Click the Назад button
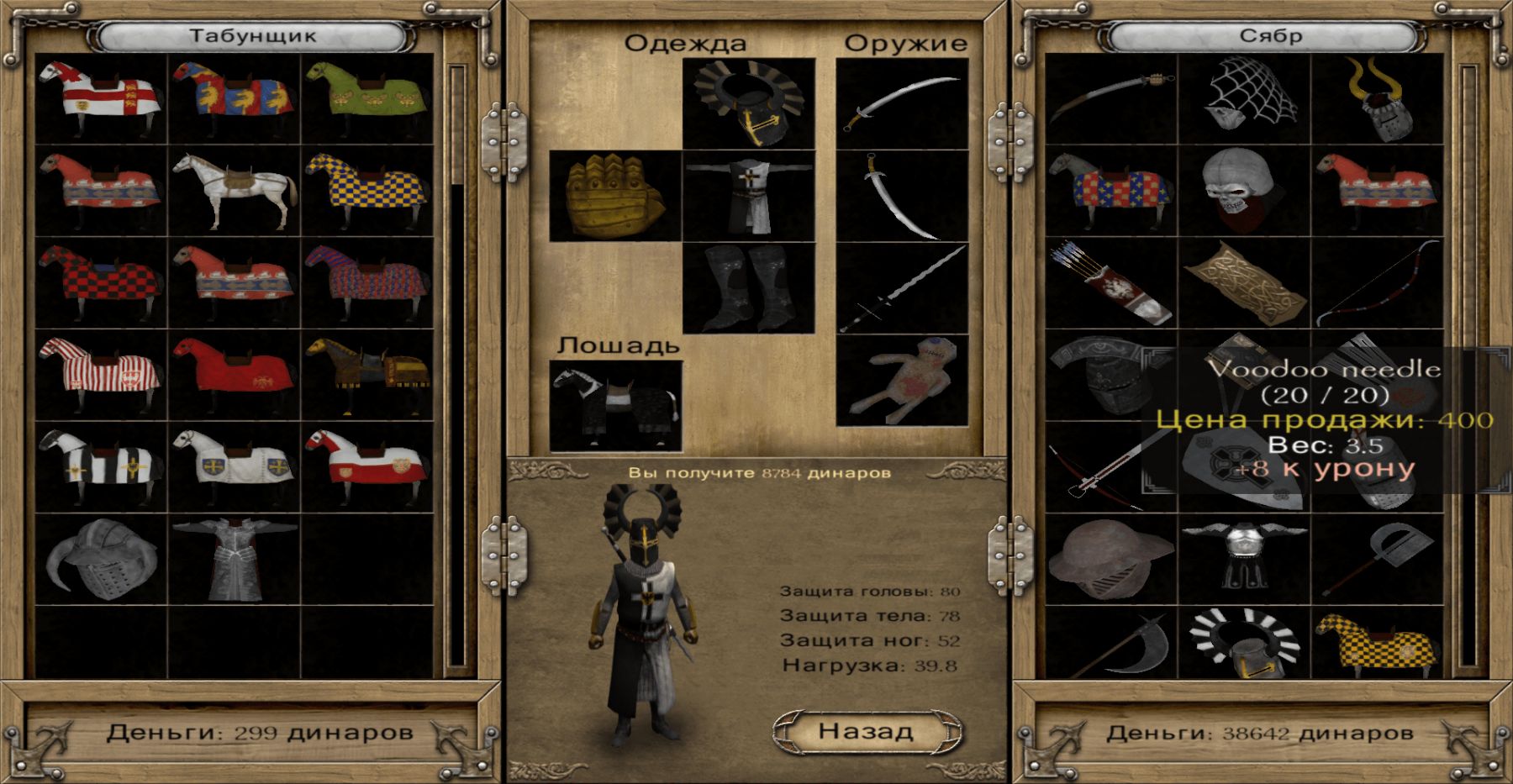Viewport: 1513px width, 784px height. [x=866, y=731]
